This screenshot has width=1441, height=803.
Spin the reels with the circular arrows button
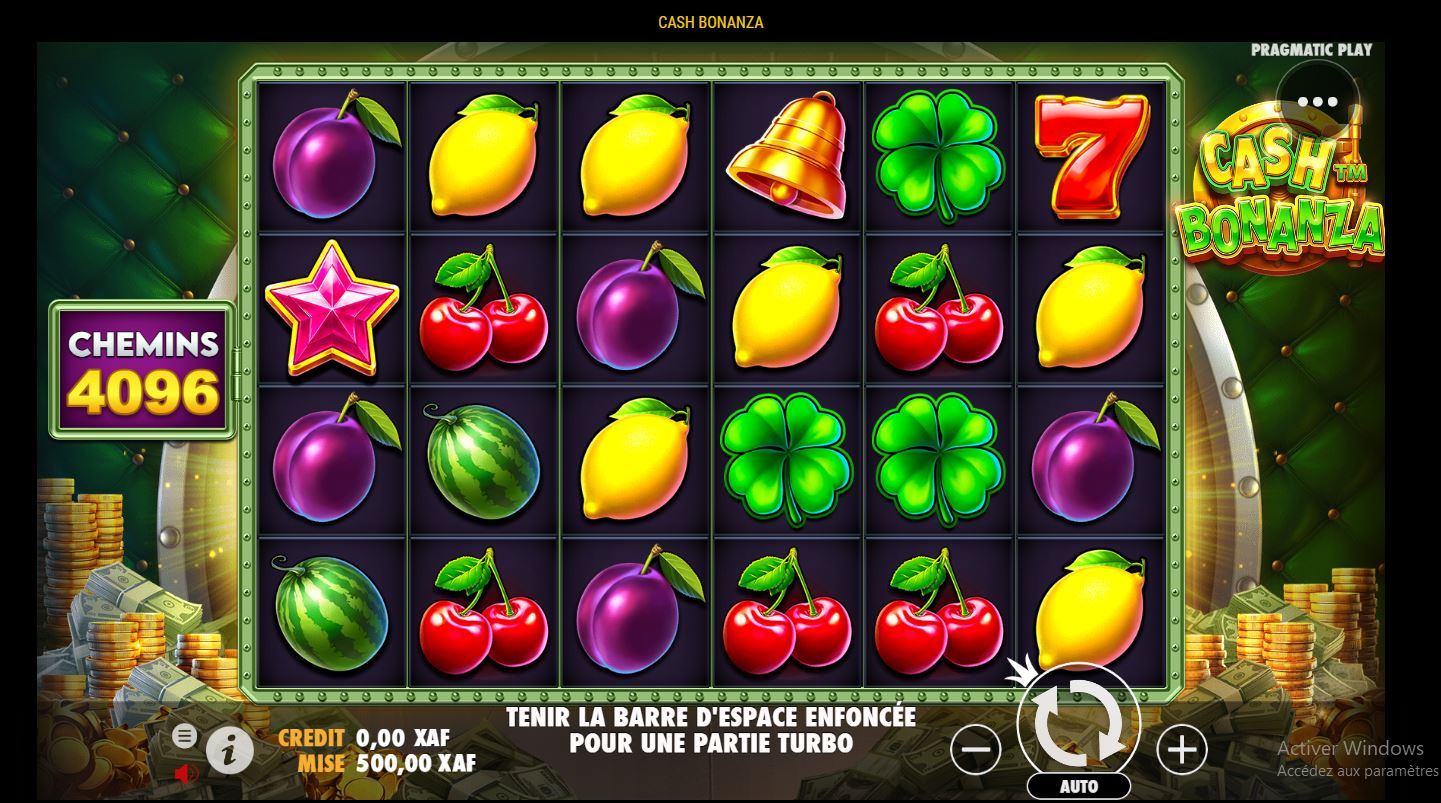click(x=1078, y=722)
